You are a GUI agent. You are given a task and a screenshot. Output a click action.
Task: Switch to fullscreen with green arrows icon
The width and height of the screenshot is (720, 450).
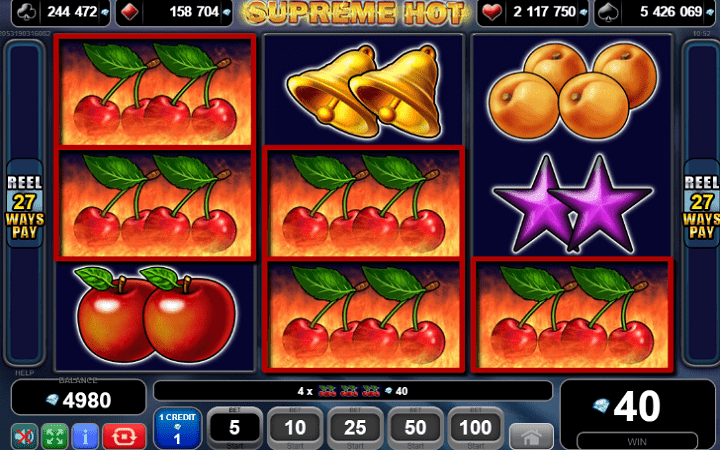[54, 437]
